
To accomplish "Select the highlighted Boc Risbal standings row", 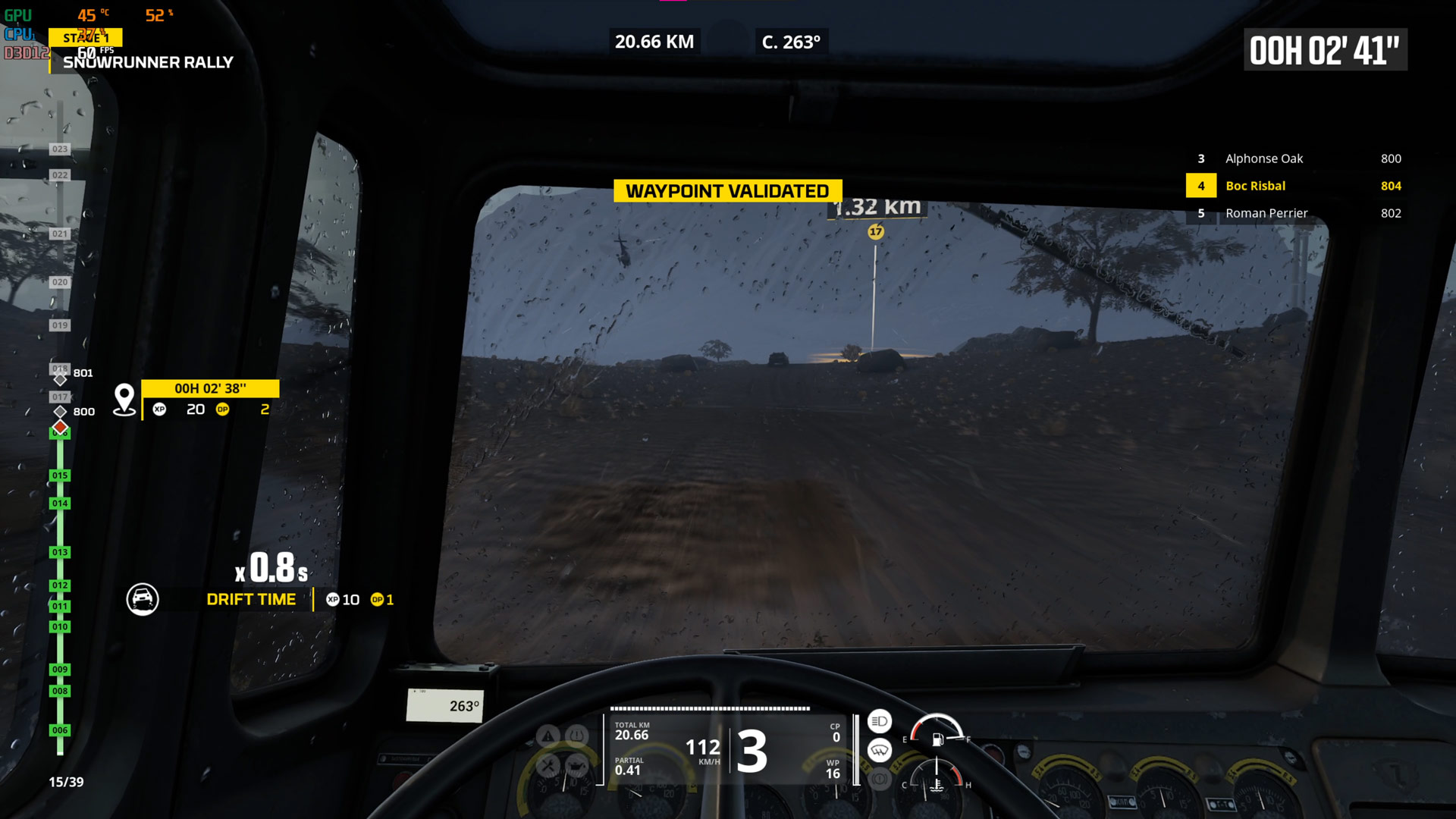I will 1294,186.
